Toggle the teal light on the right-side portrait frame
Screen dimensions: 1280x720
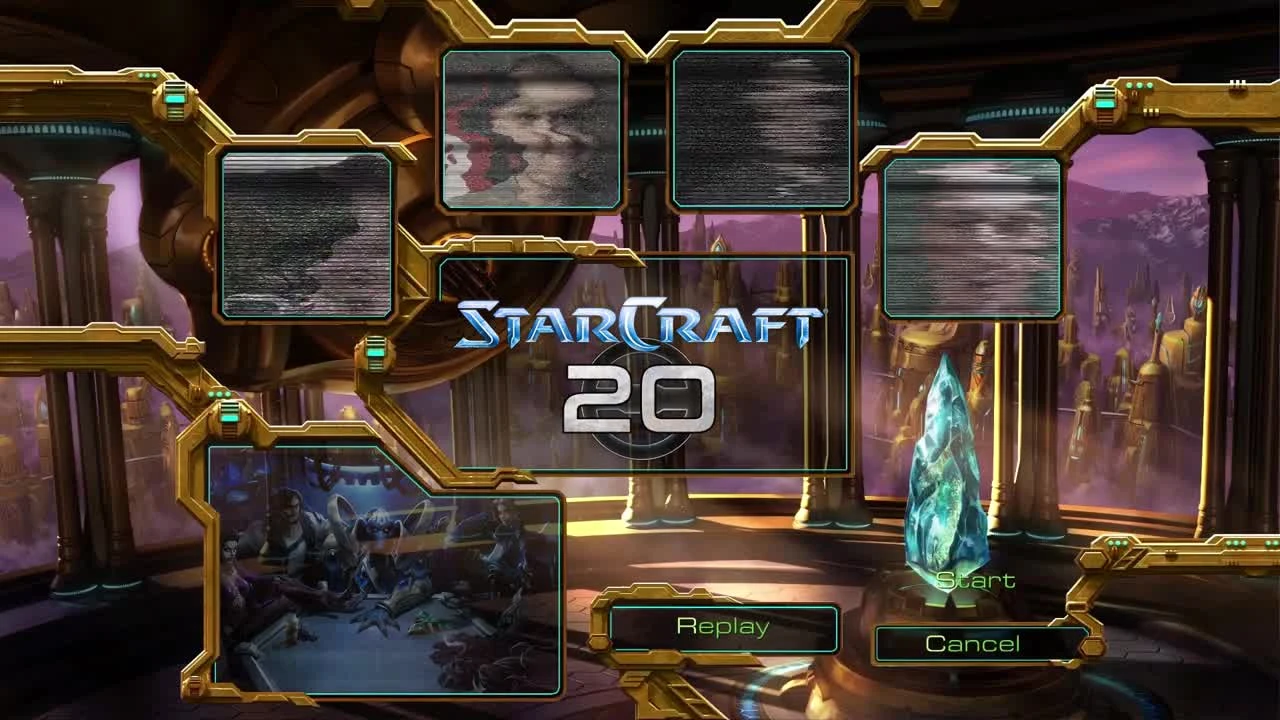tap(1104, 102)
